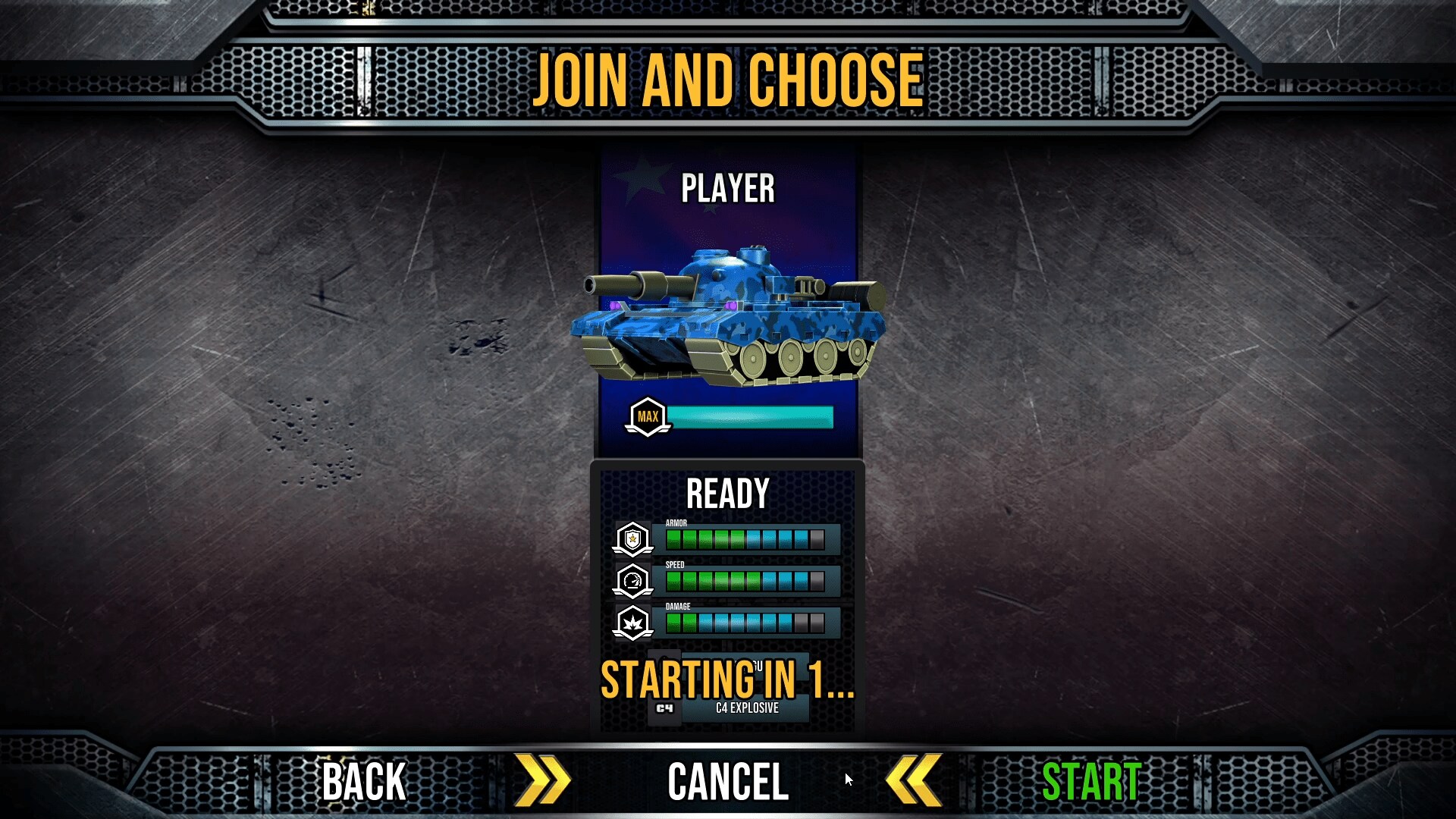Image resolution: width=1456 pixels, height=819 pixels.
Task: Hit the green START button
Action: click(1091, 781)
